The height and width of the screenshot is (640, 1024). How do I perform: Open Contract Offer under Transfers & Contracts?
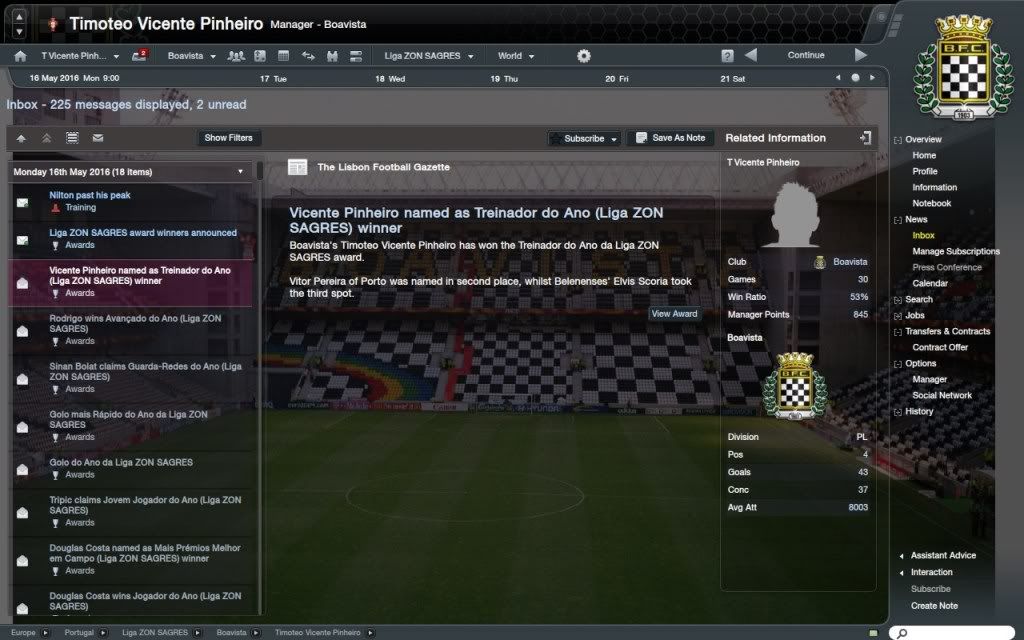coord(940,347)
